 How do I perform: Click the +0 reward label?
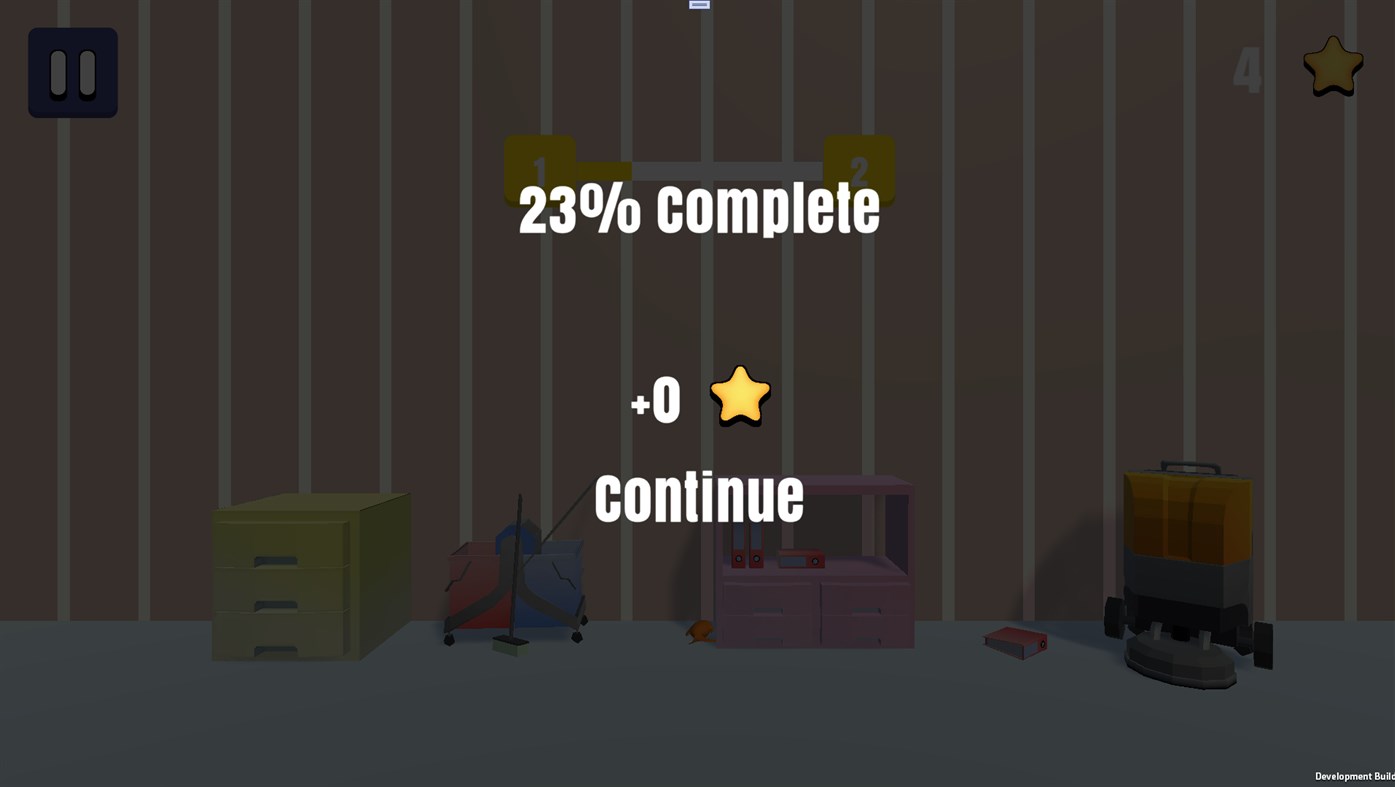tap(655, 398)
